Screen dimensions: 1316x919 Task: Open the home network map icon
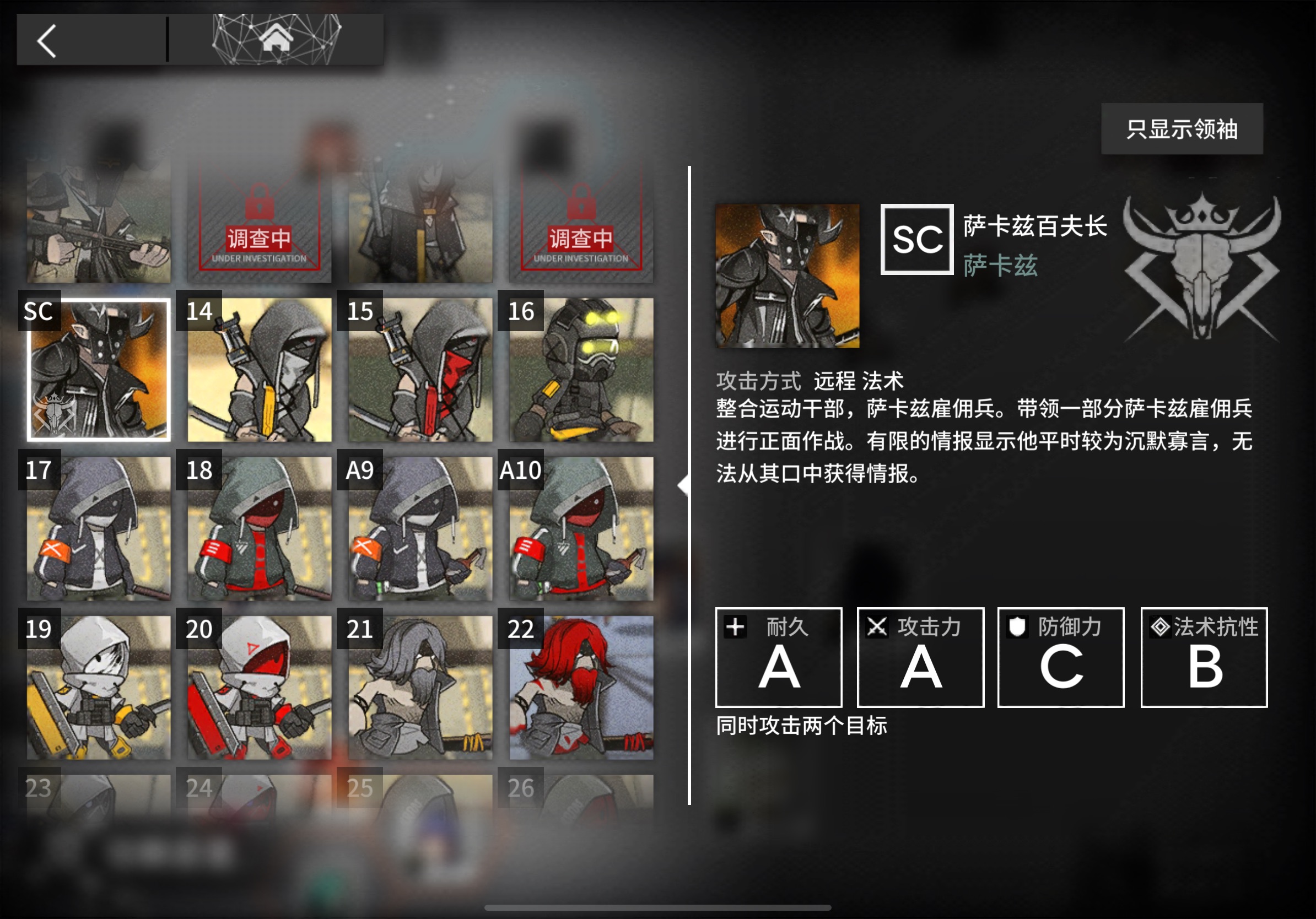(x=276, y=39)
